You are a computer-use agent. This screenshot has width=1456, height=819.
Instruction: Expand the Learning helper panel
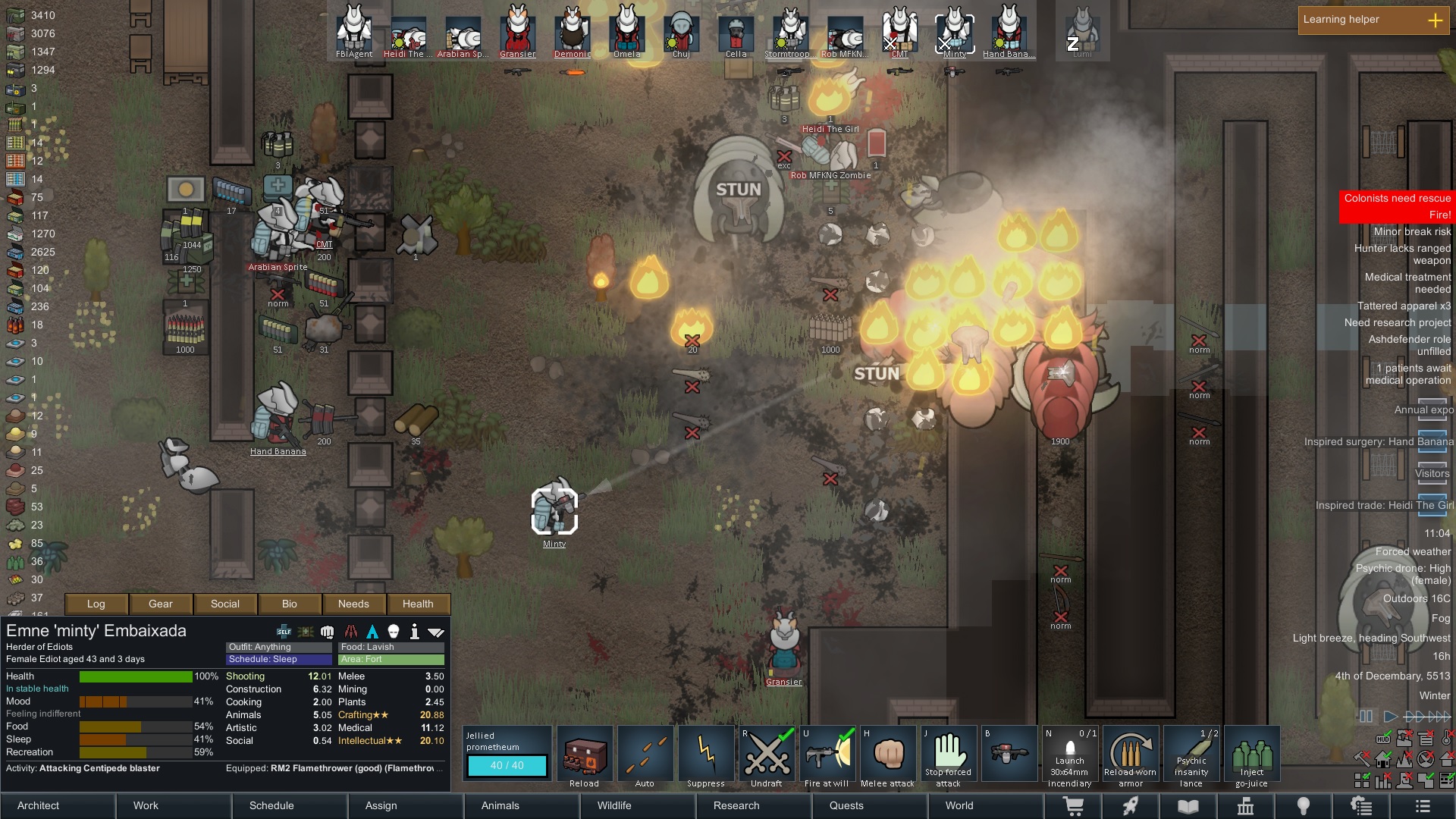click(x=1435, y=20)
